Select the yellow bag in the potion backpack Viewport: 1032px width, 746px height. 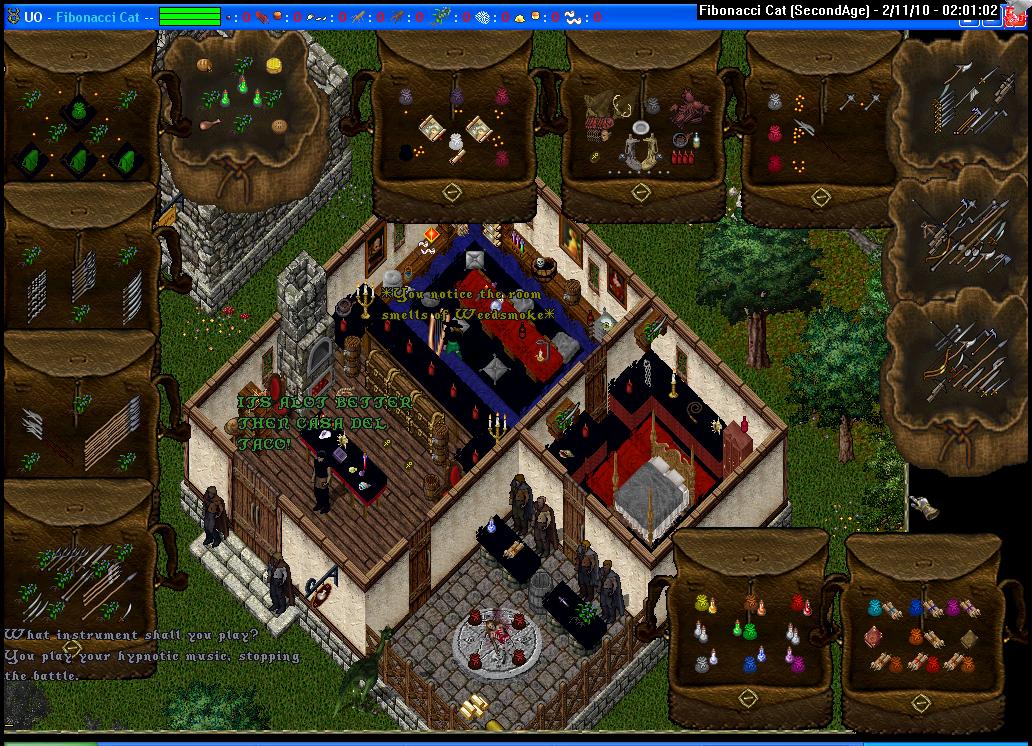[x=701, y=603]
